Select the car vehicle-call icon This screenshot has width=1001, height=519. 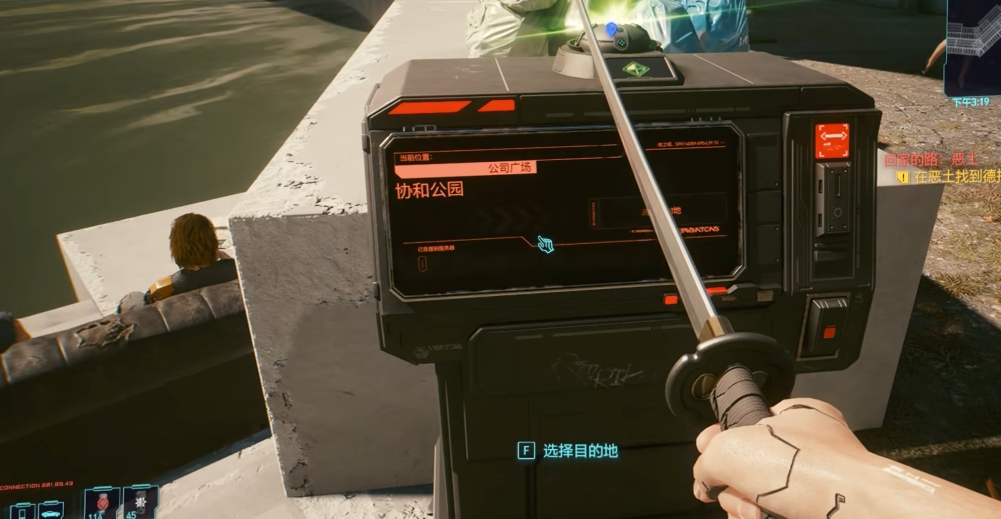[x=50, y=511]
